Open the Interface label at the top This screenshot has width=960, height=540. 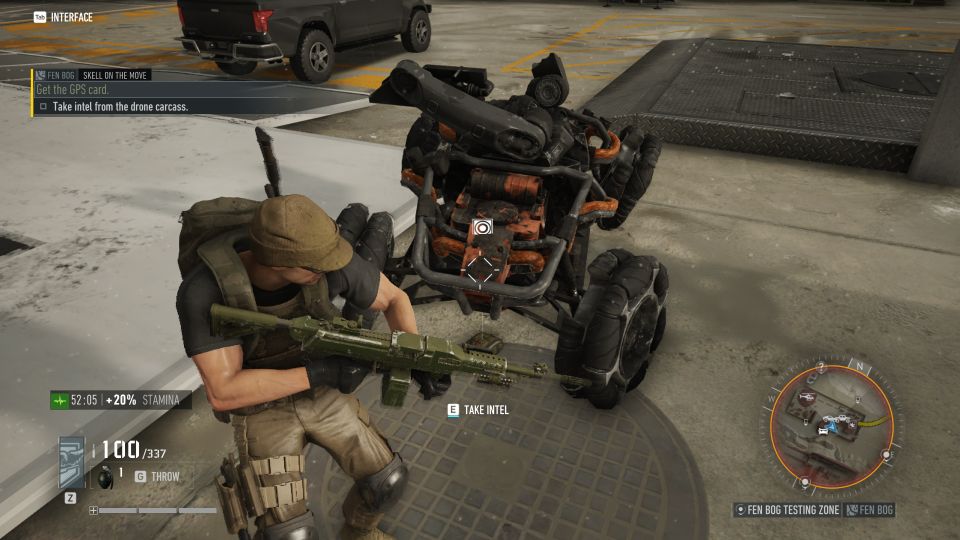[70, 17]
